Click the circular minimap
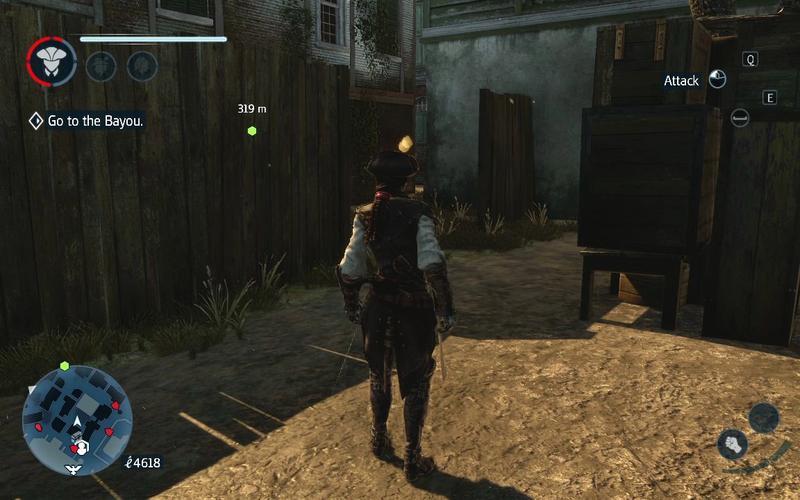Image resolution: width=800 pixels, height=500 pixels. tap(77, 419)
